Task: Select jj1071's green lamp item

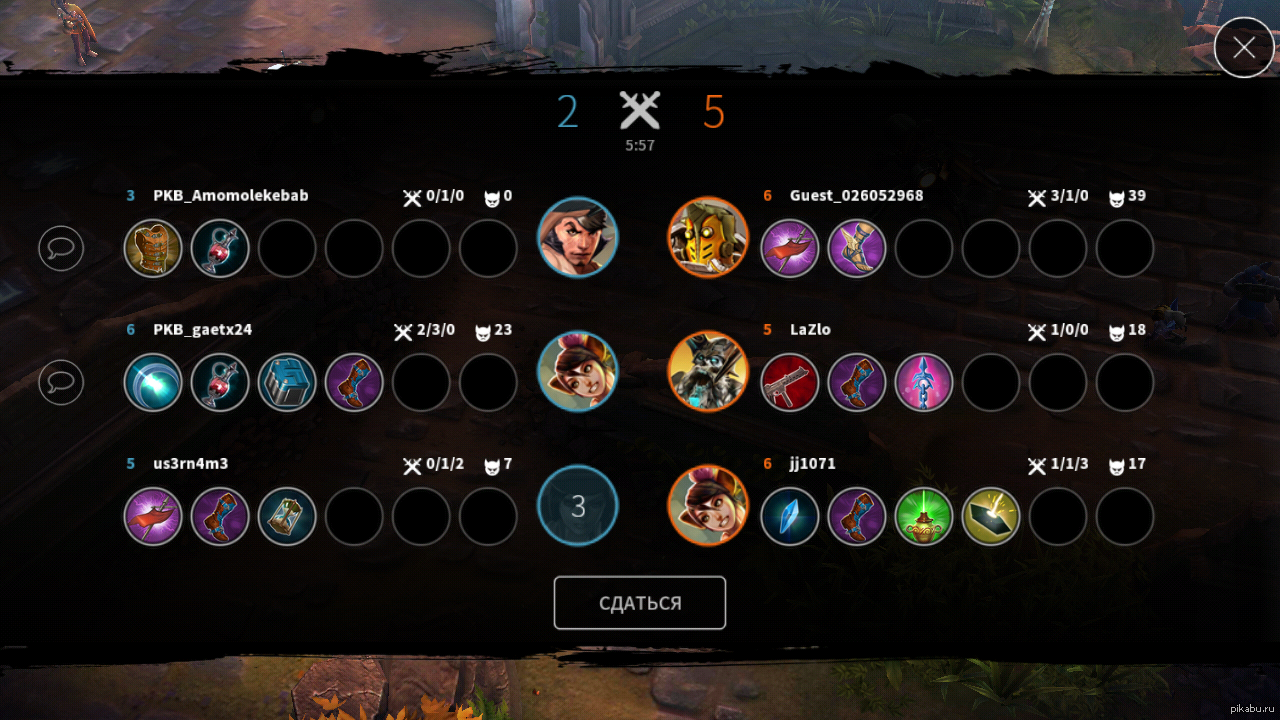Action: point(924,516)
